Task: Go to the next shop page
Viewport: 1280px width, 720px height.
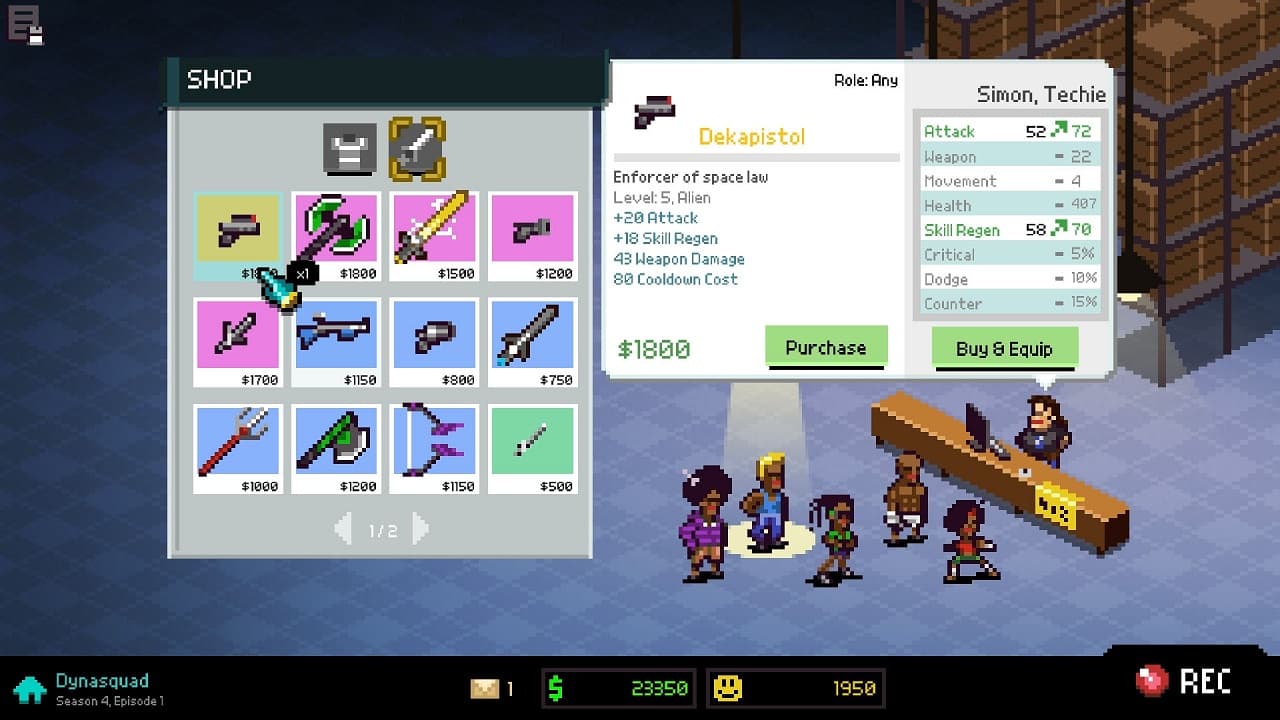Action: click(x=419, y=531)
